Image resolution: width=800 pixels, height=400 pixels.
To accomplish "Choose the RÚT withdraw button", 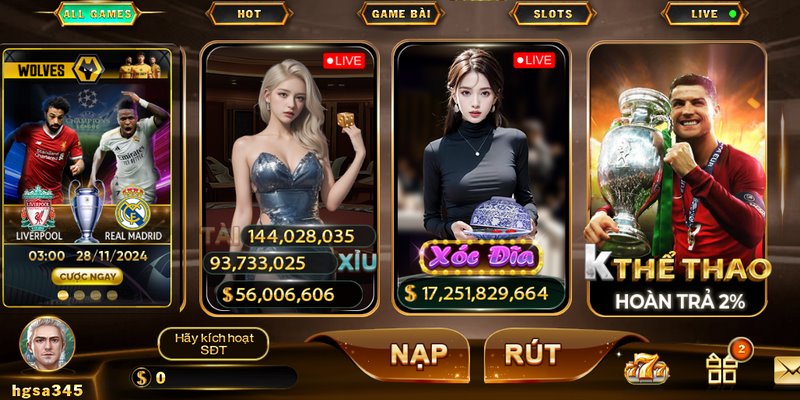I will pos(532,354).
